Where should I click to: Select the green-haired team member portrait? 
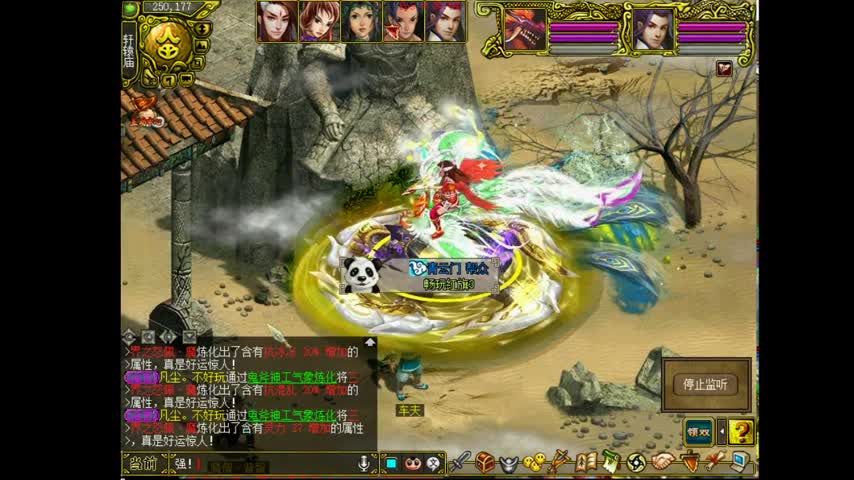360,22
